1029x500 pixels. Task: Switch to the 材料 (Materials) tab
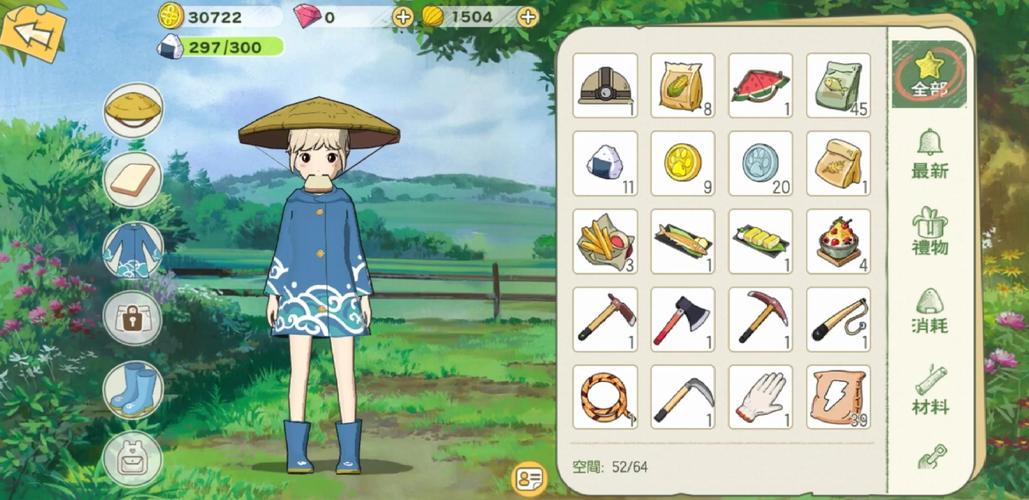[x=929, y=391]
